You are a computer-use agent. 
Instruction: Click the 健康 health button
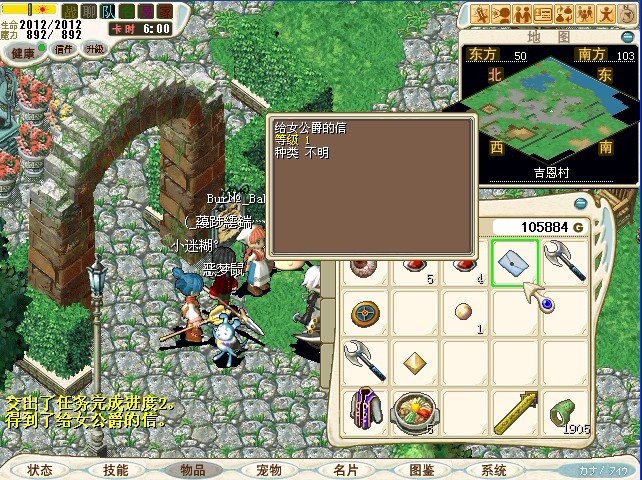tap(23, 52)
